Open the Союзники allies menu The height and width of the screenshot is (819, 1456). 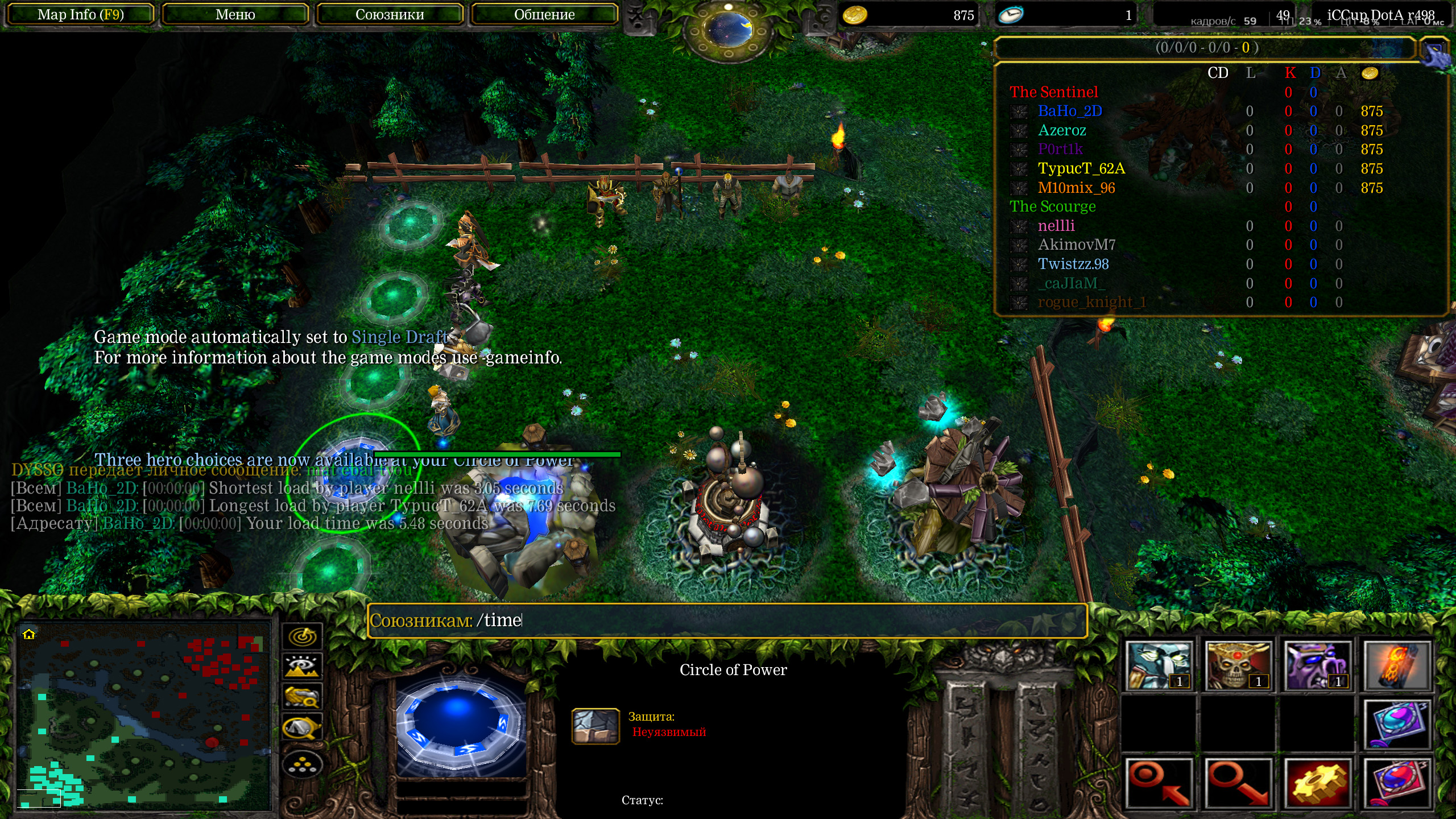[390, 15]
